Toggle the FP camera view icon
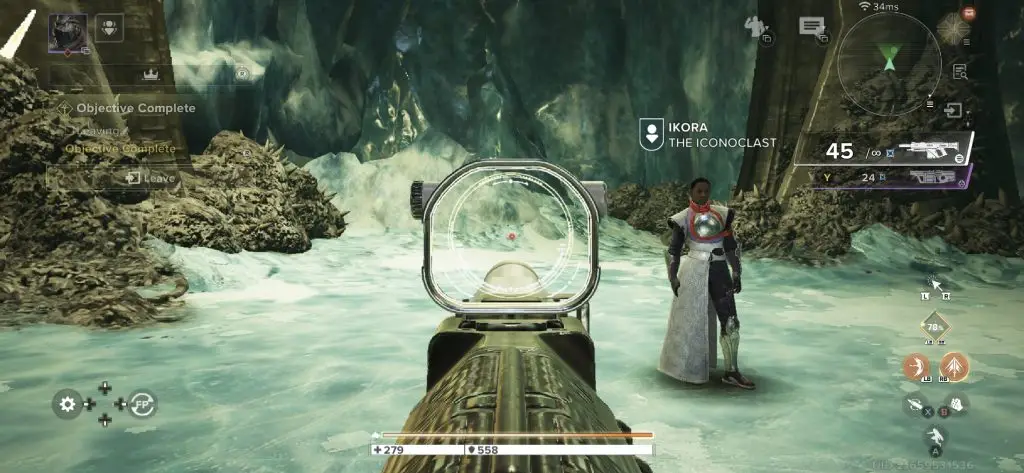The width and height of the screenshot is (1024, 473). [143, 404]
